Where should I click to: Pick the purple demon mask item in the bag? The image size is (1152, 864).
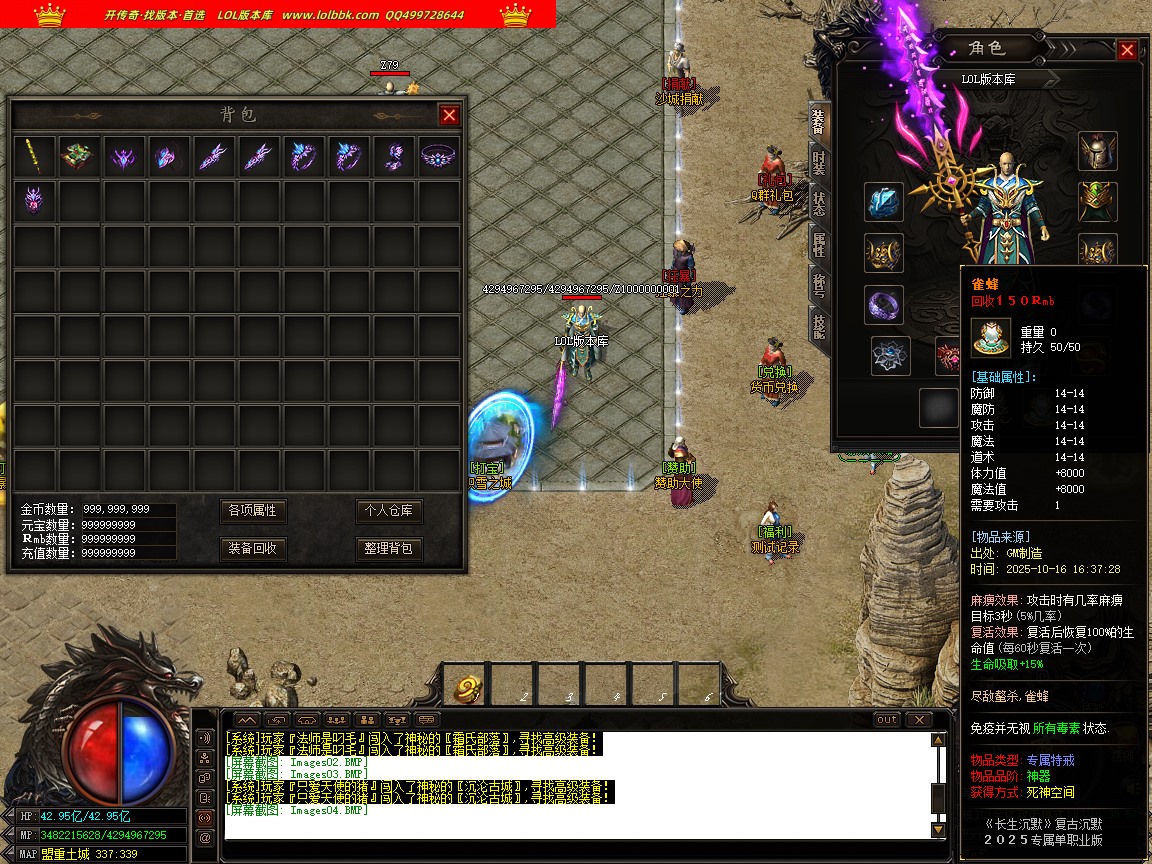[34, 201]
